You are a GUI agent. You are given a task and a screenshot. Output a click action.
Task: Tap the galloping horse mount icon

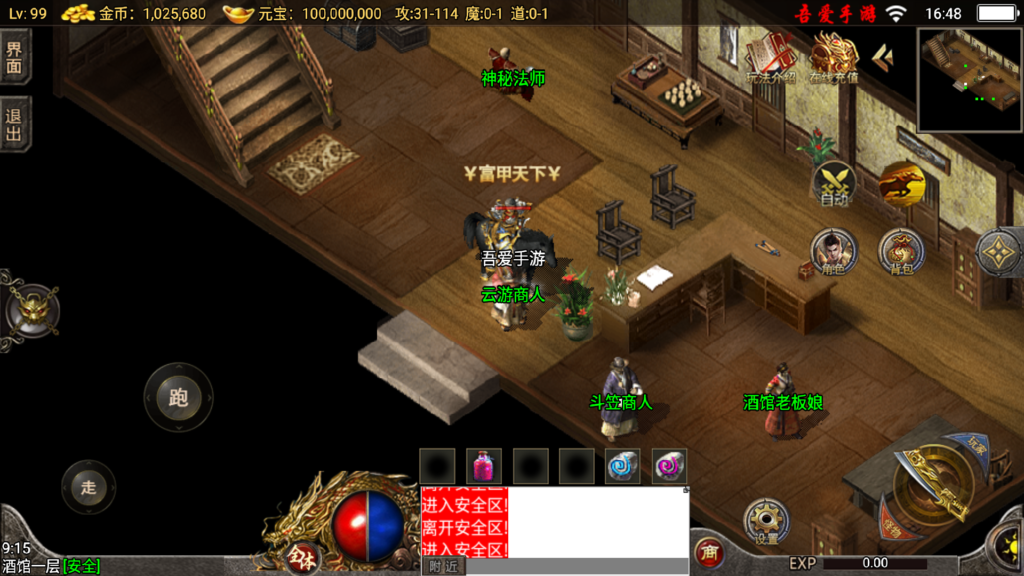coord(901,183)
